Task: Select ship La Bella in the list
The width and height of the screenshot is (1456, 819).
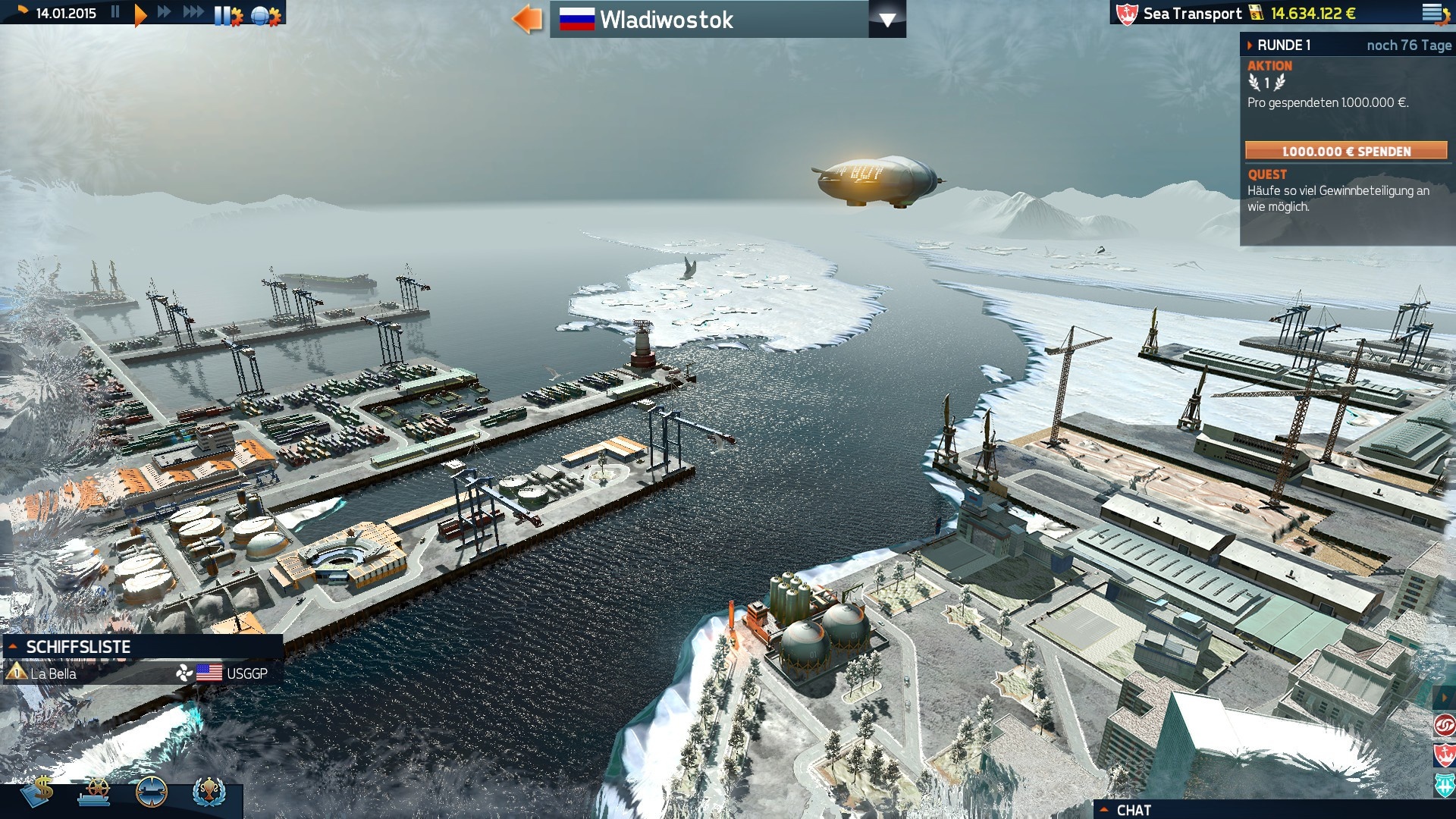Action: point(53,672)
